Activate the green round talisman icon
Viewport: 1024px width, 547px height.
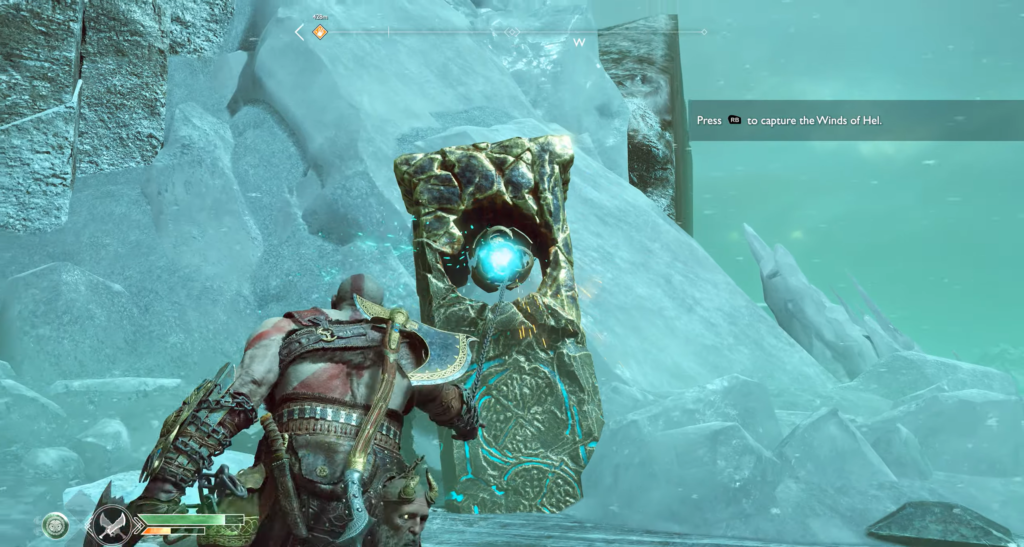56,527
